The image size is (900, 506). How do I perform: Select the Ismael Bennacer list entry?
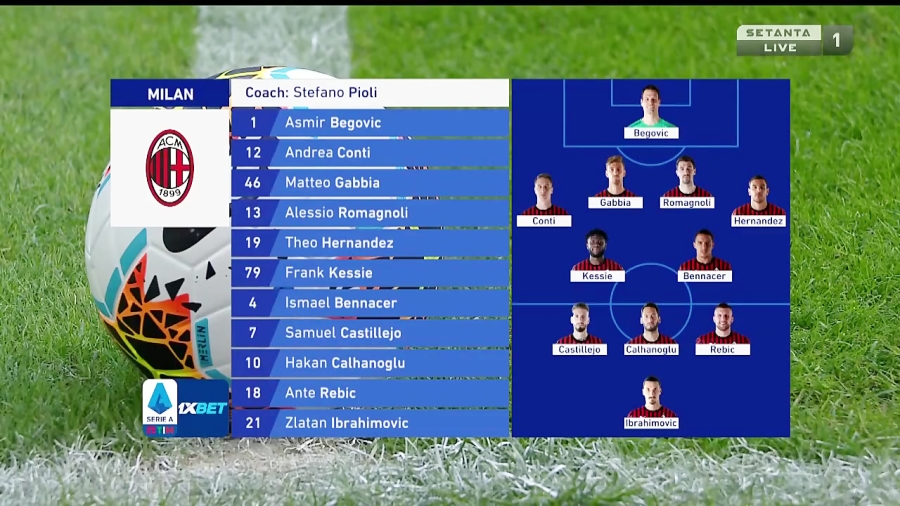click(x=370, y=303)
